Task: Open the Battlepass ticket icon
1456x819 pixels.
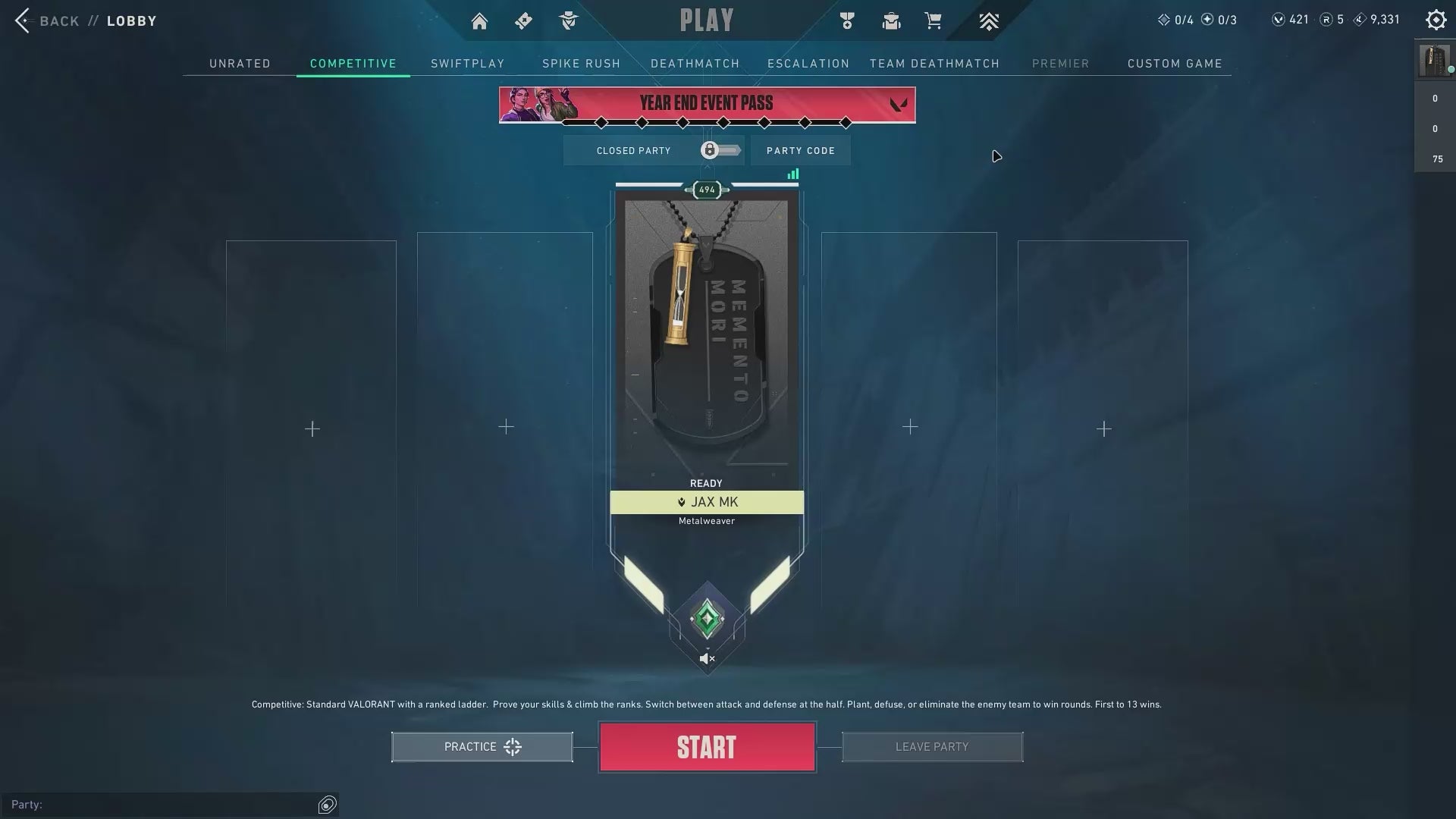Action: coord(523,20)
